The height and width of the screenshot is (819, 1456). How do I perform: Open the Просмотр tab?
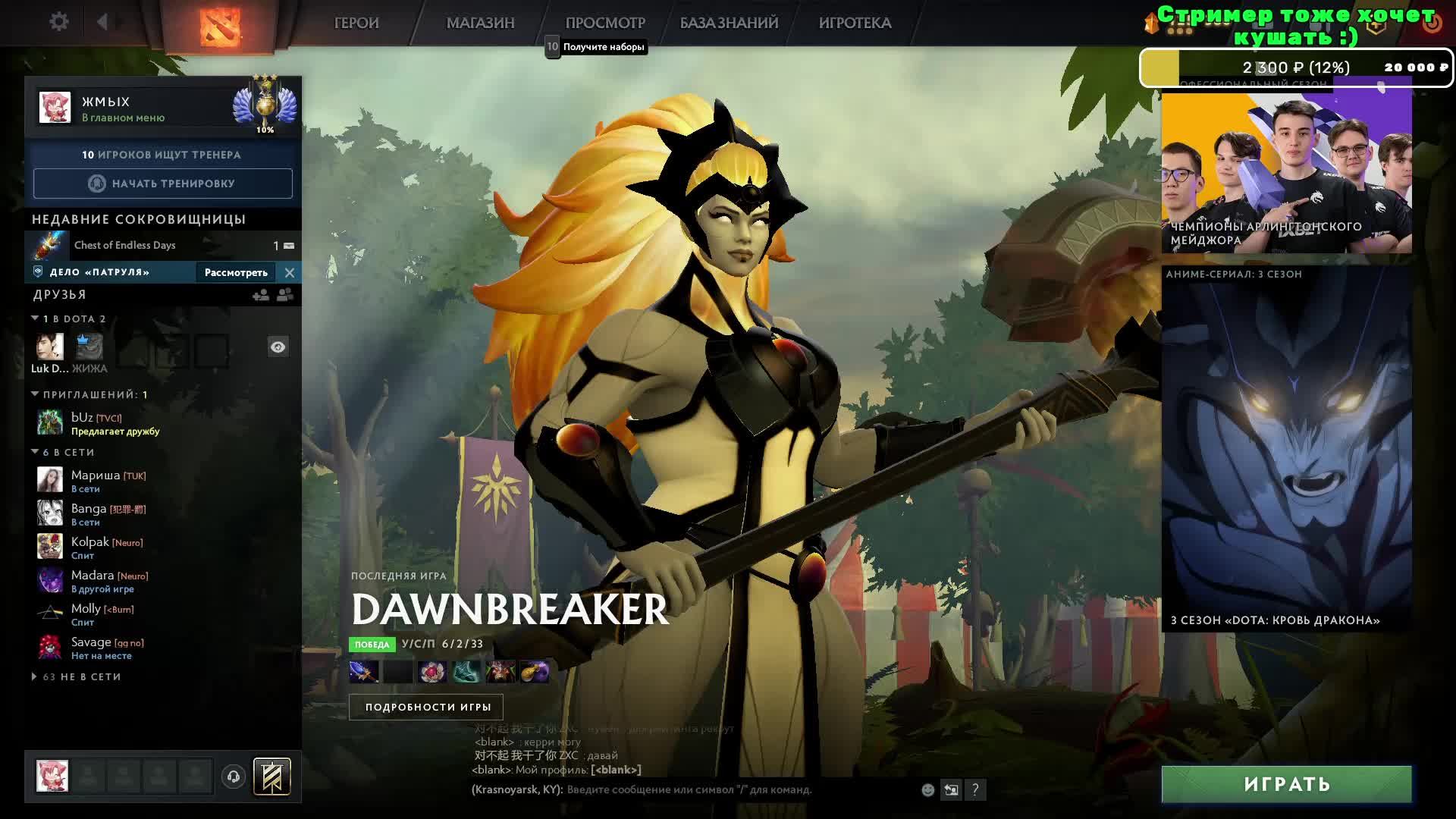(605, 24)
